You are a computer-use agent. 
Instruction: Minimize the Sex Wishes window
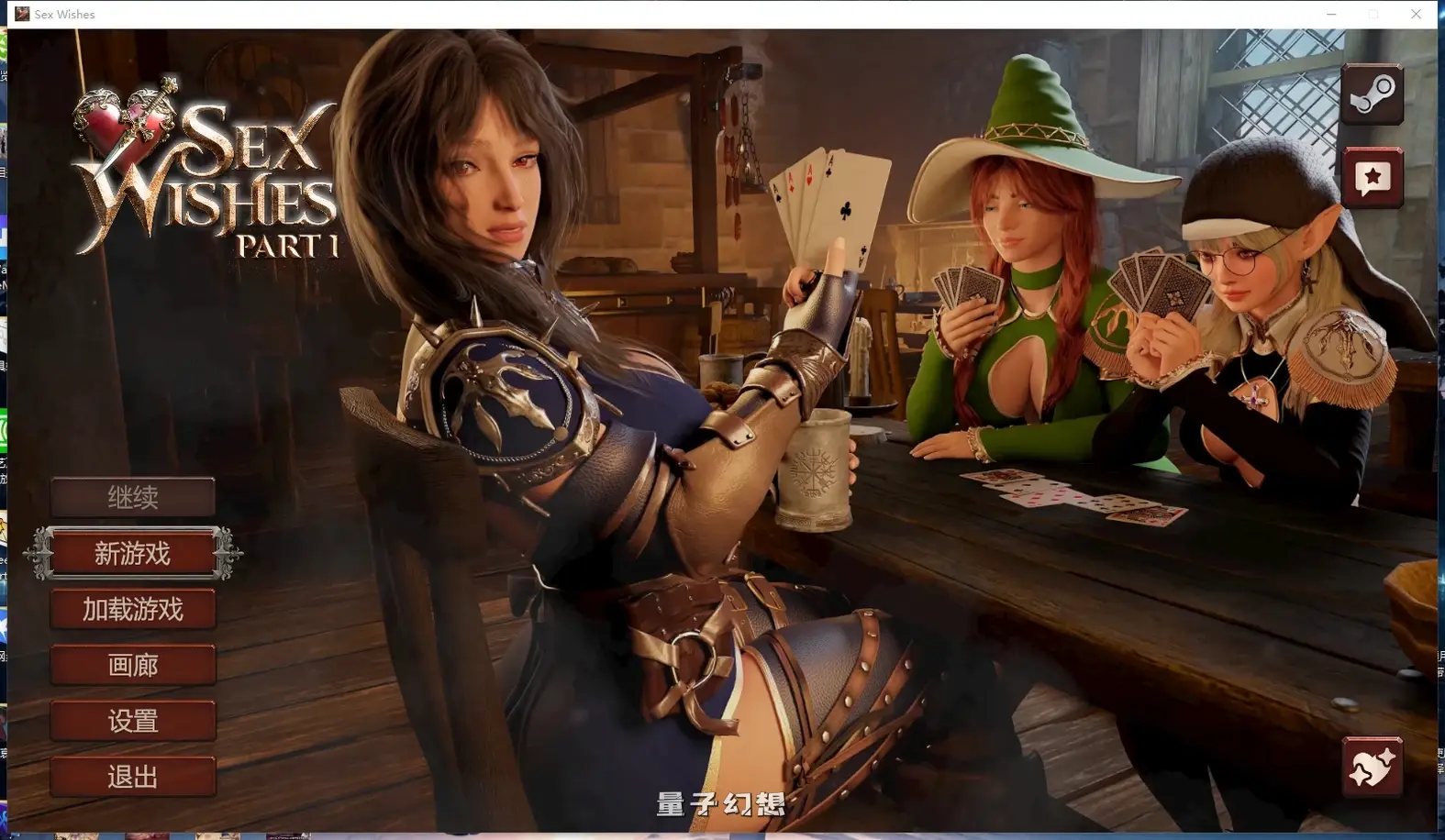click(1331, 14)
